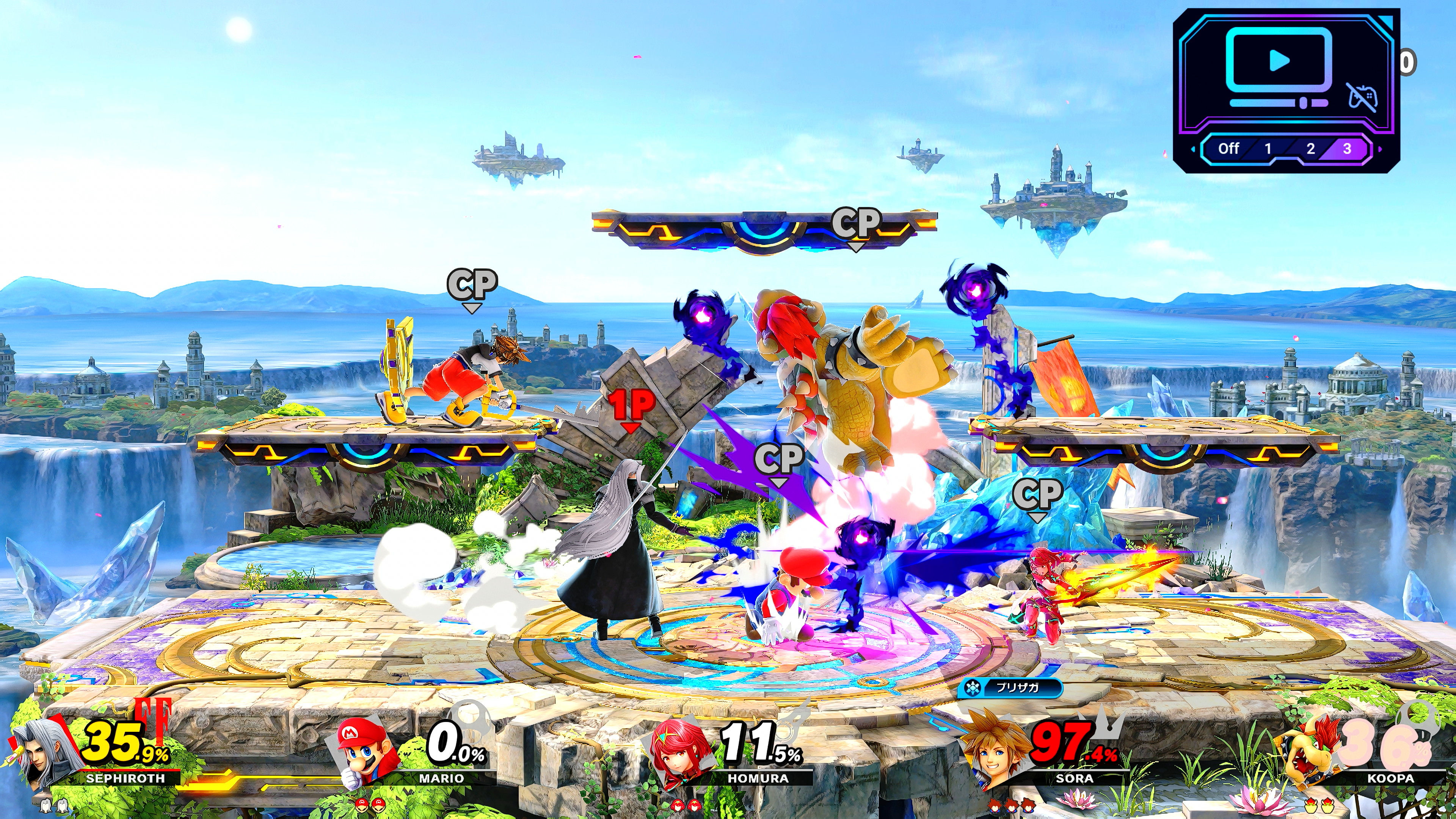The width and height of the screenshot is (1456, 819).
Task: Select mode 2 in the overlay selector
Action: [1310, 149]
